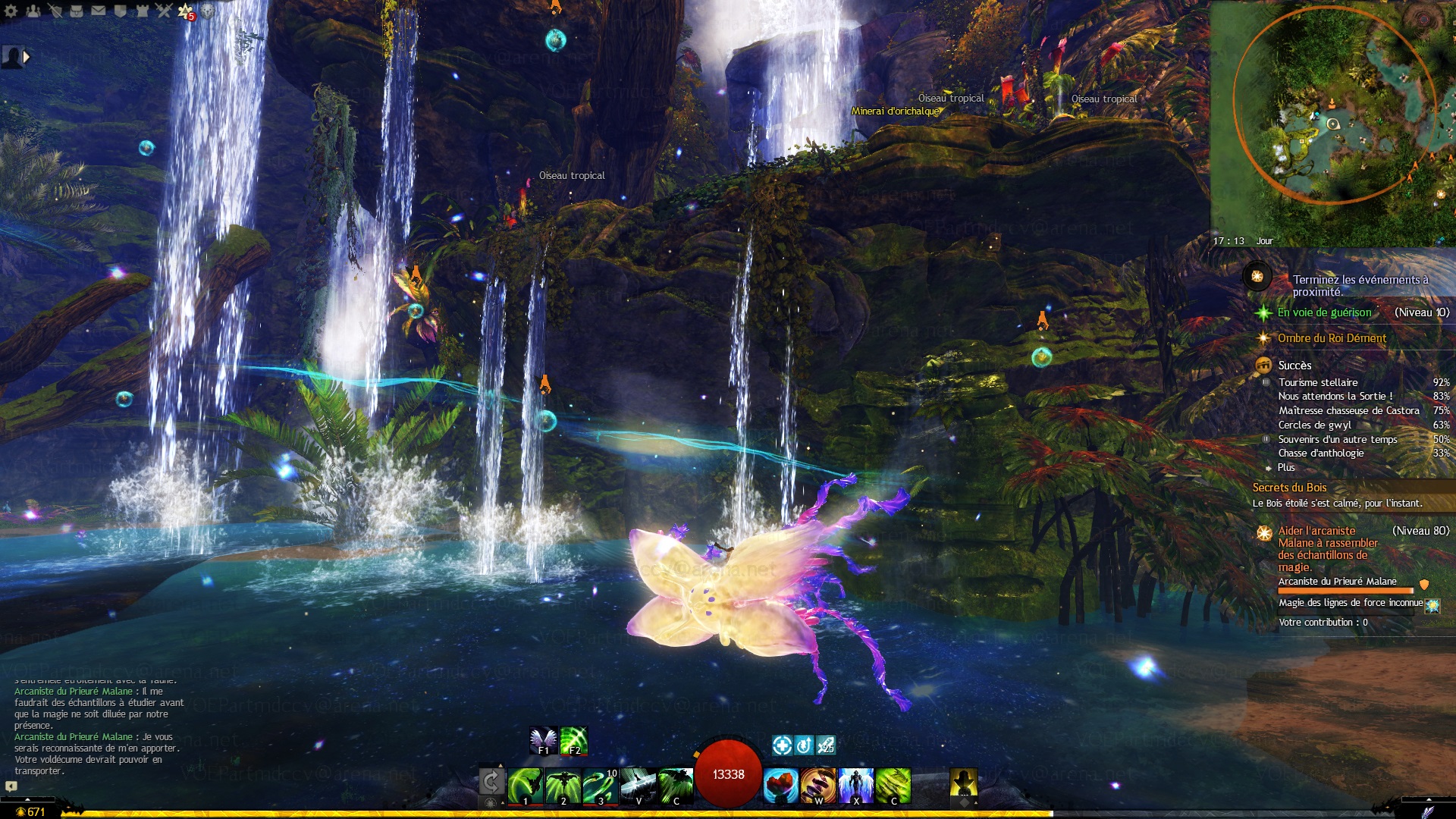Expand the 'Plus' achievements list
Viewport: 1456px width, 819px height.
pos(1286,467)
